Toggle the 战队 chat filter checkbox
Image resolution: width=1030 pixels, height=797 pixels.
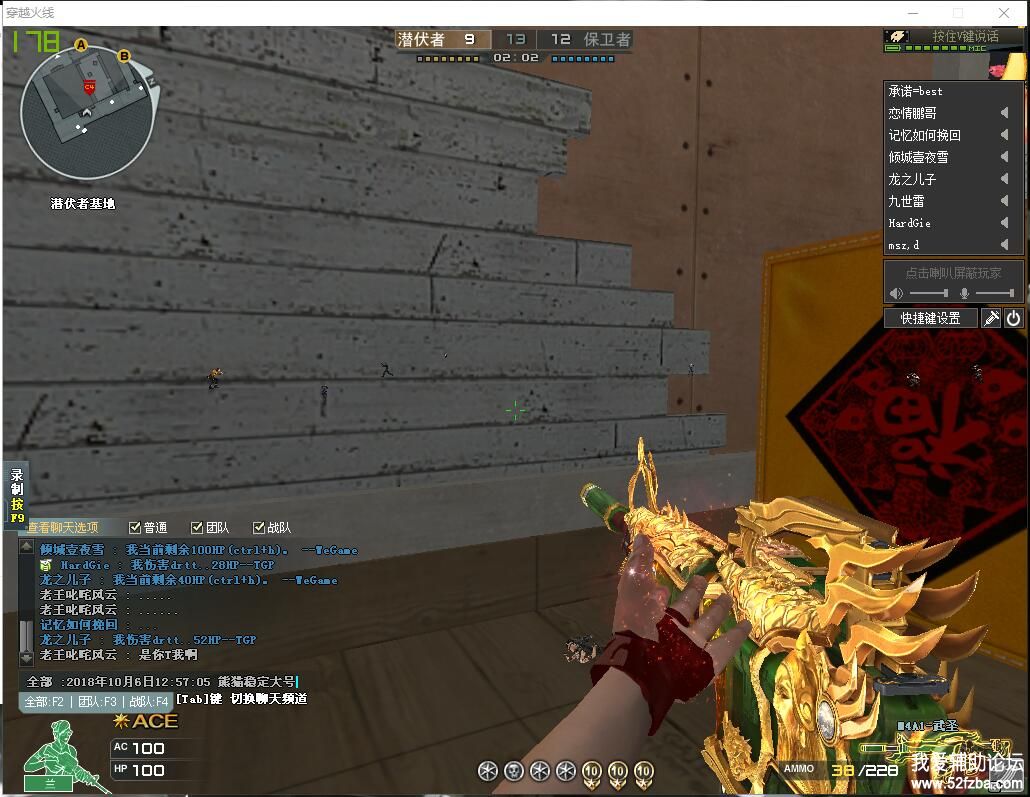[260, 528]
